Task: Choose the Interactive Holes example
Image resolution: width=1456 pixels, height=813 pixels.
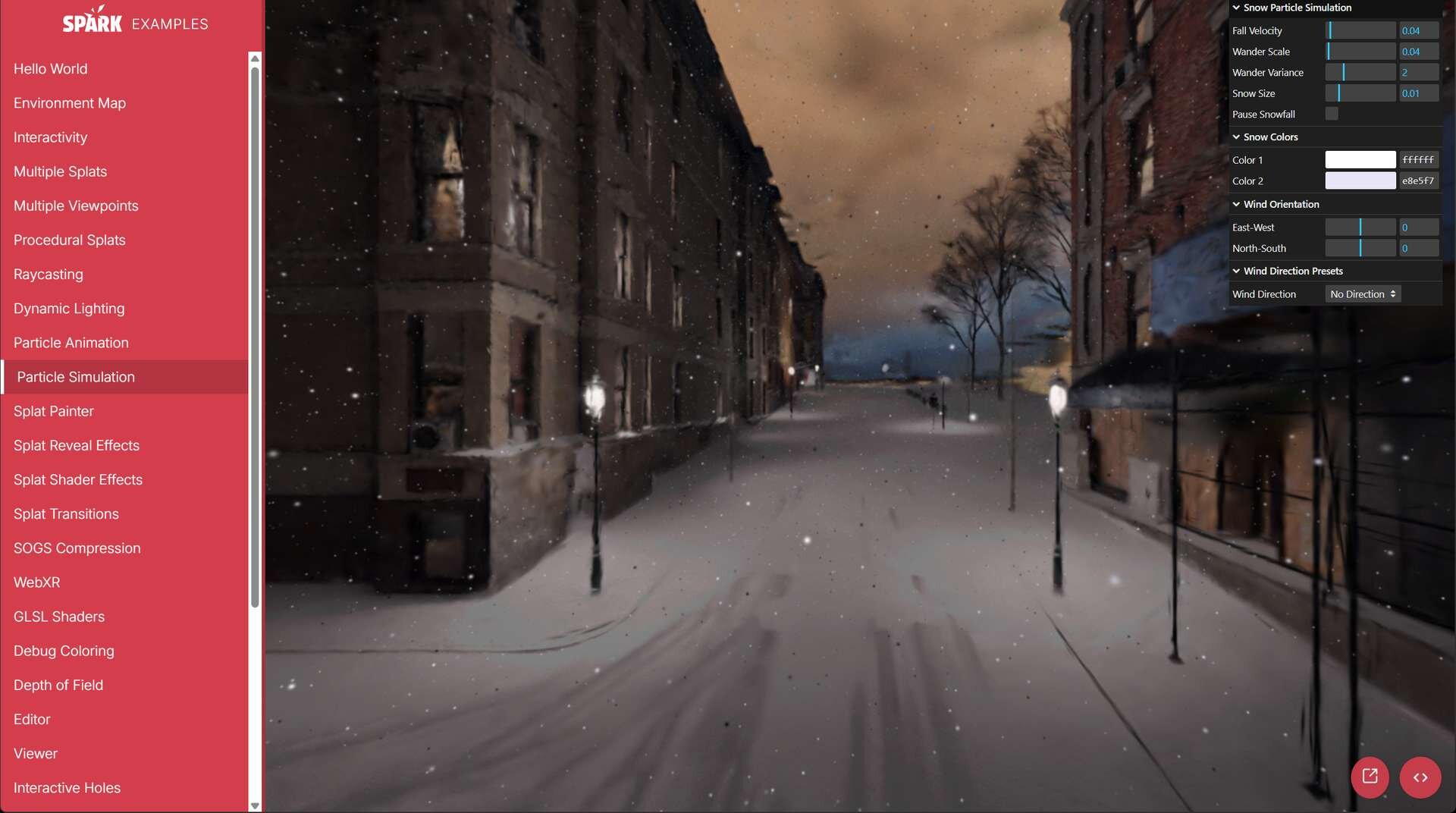Action: 67,788
